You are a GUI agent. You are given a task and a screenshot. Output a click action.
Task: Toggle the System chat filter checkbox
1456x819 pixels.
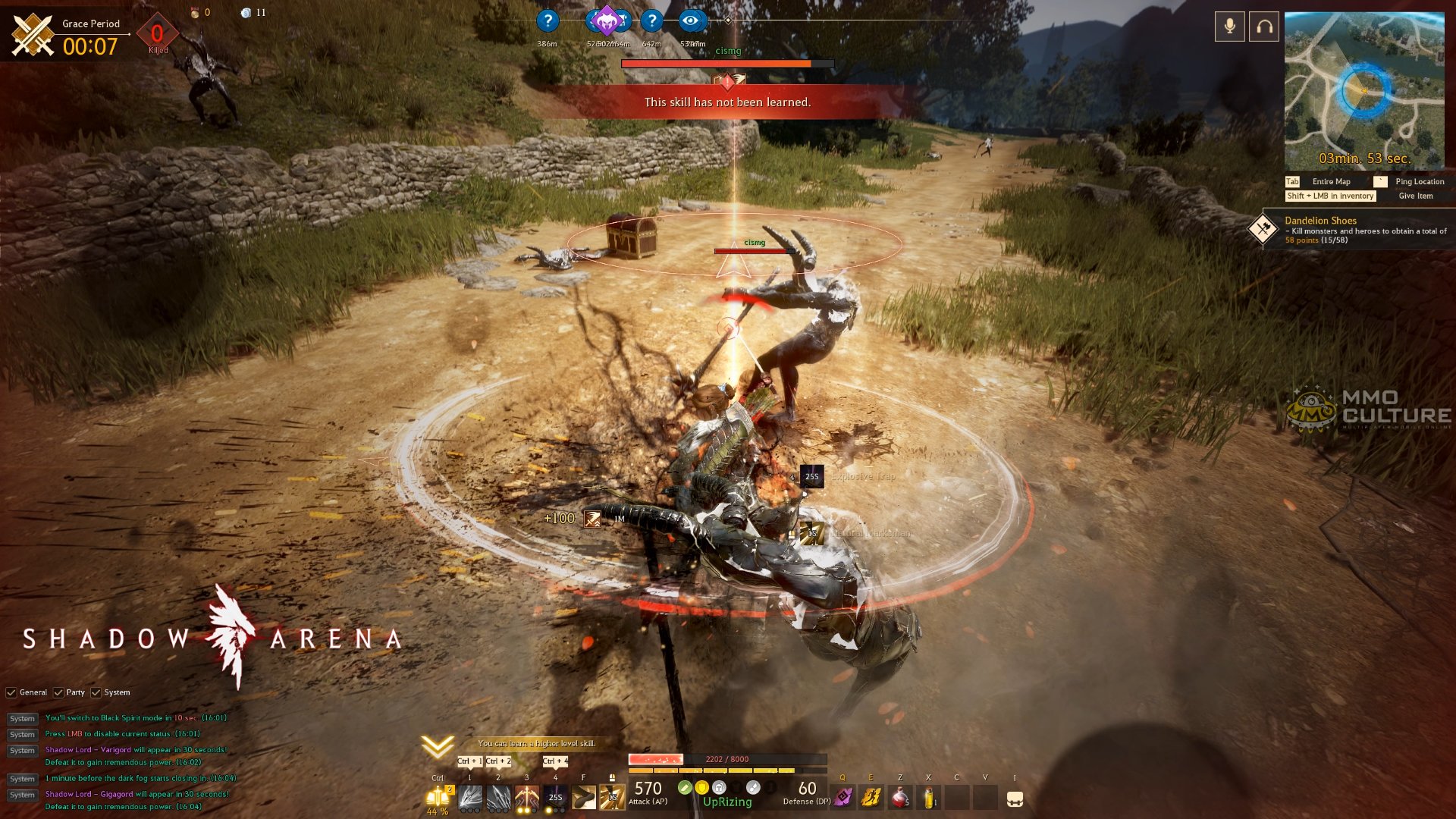pyautogui.click(x=96, y=692)
